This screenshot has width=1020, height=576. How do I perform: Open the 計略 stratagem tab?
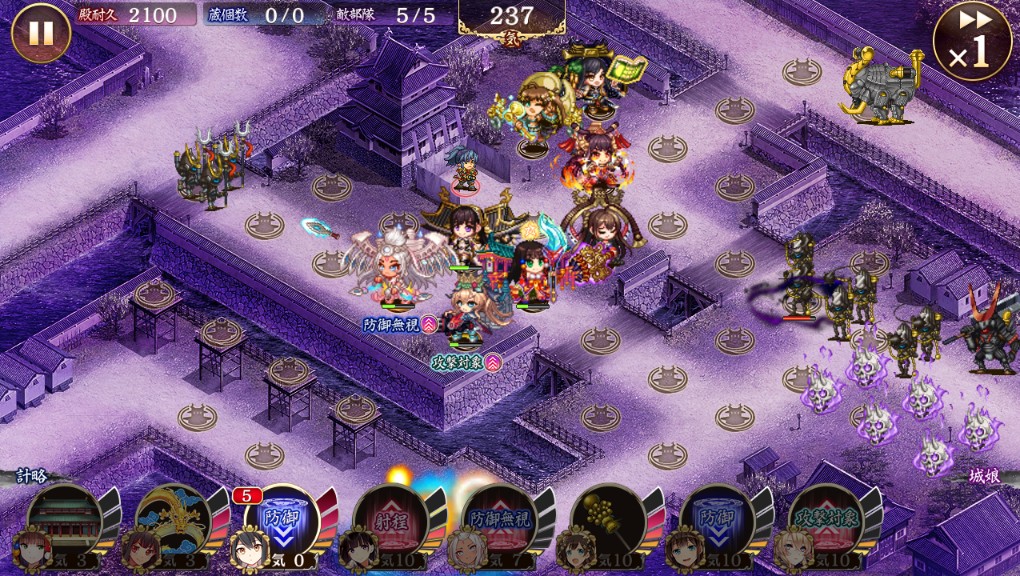[x=30, y=477]
